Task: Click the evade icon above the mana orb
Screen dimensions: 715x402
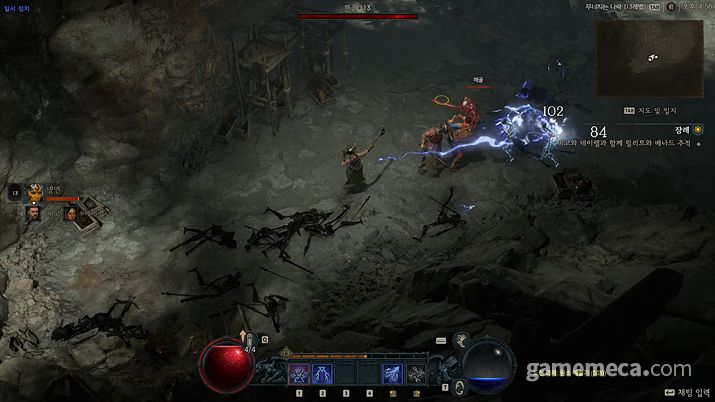Action: tap(461, 342)
